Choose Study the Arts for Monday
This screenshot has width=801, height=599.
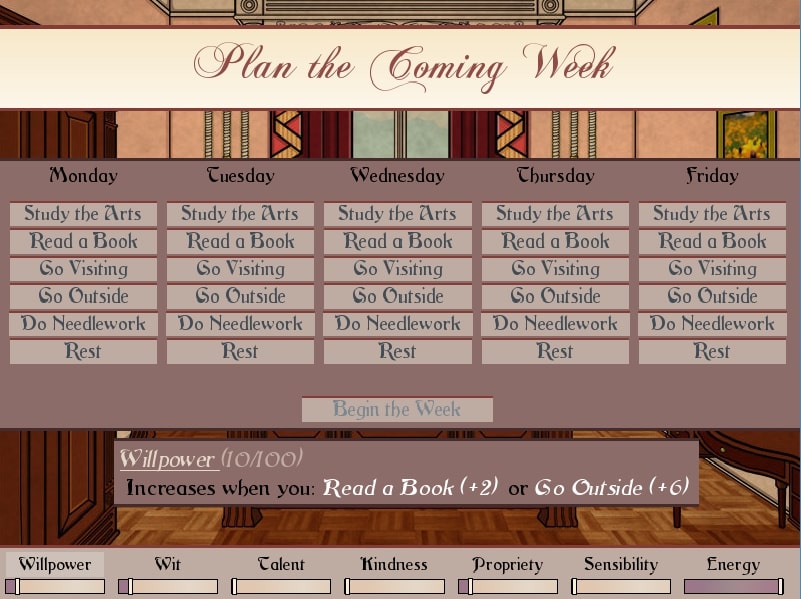[83, 214]
